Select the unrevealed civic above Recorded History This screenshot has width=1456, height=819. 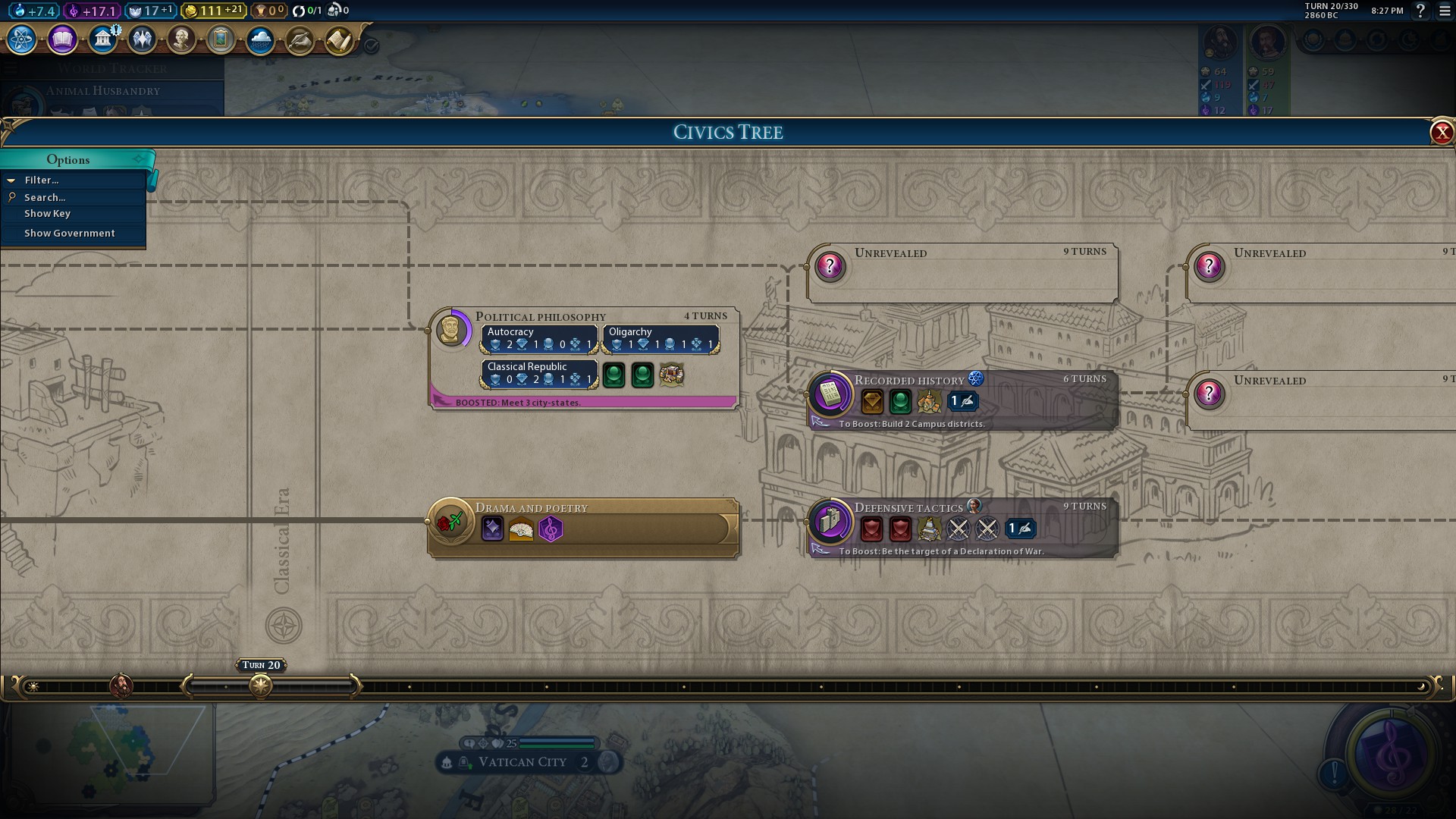click(962, 273)
